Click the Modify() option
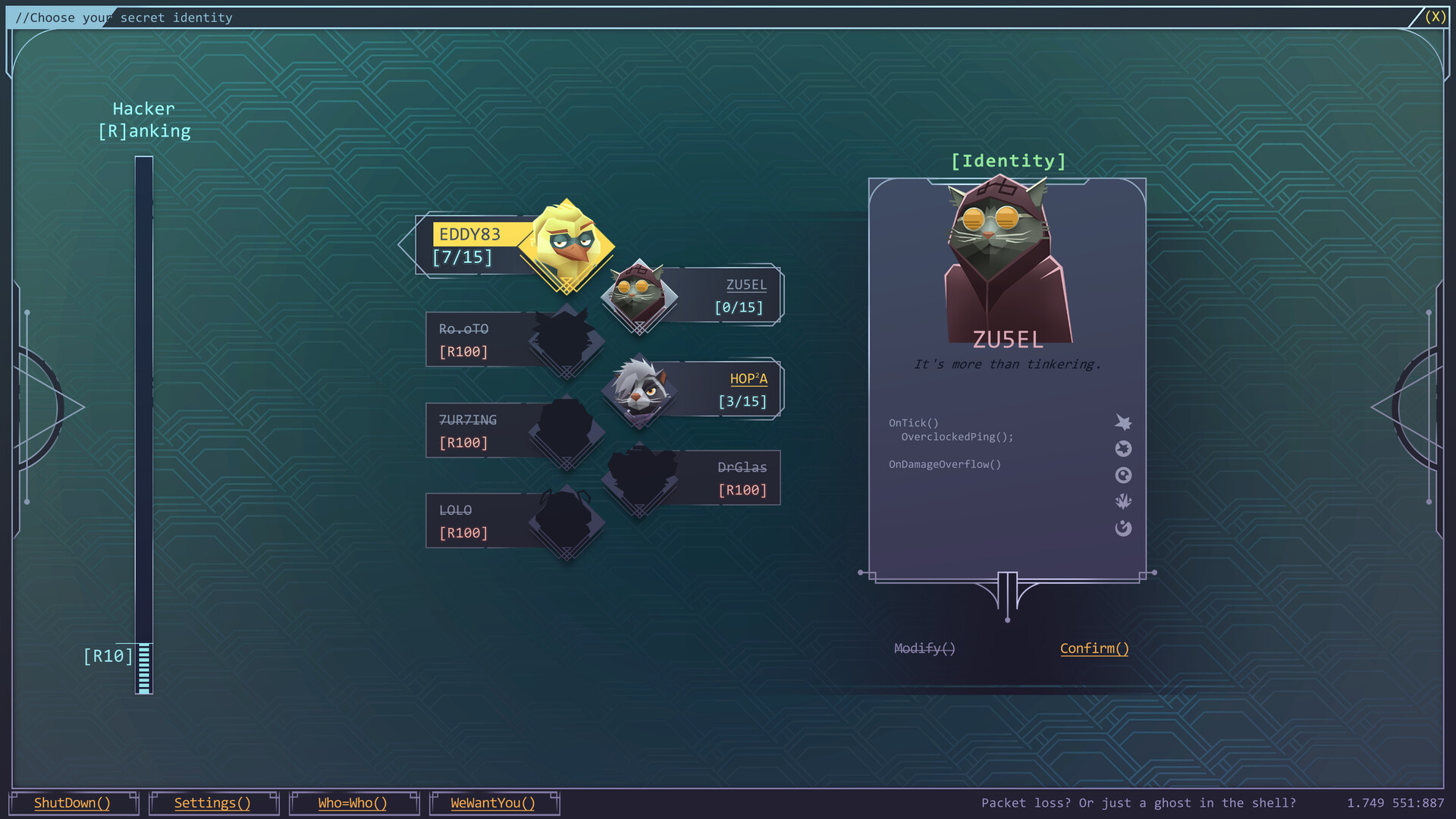Viewport: 1456px width, 819px height. 924,648
